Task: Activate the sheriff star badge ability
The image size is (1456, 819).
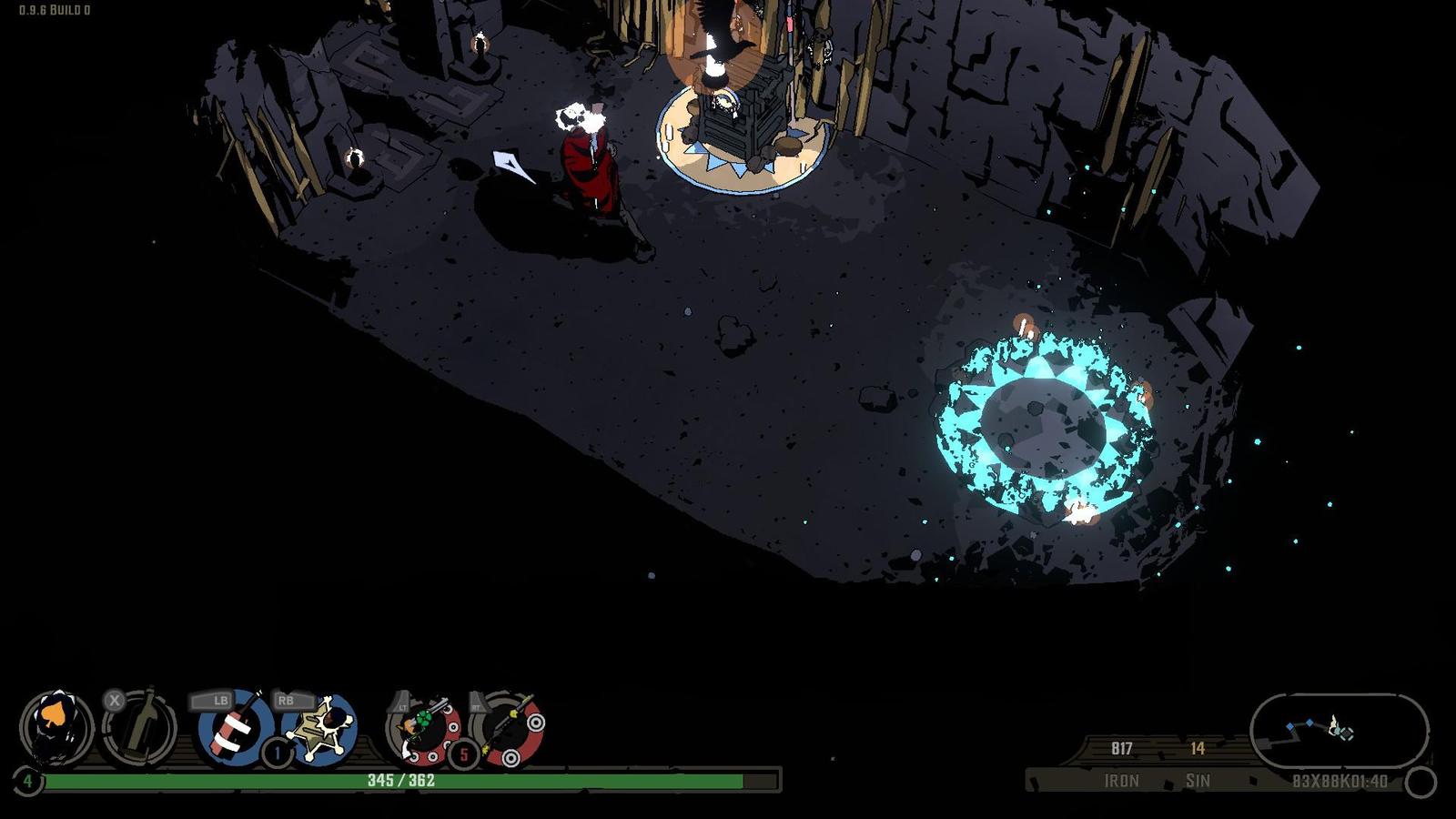Action: 320,726
